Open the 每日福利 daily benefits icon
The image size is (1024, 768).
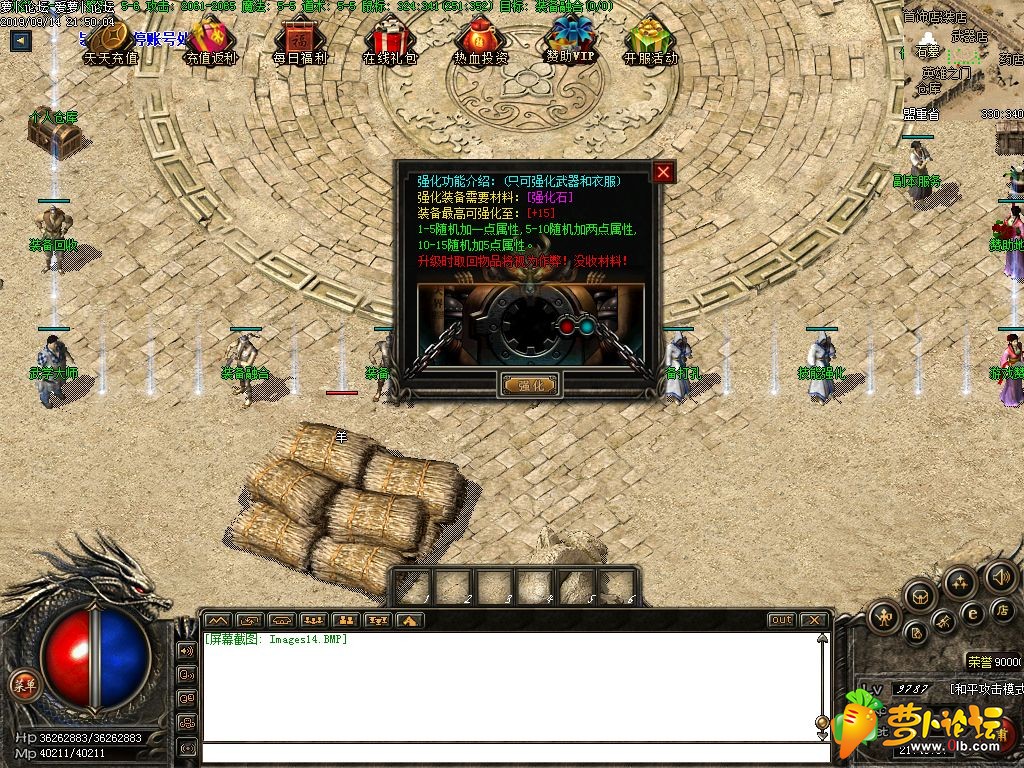click(299, 42)
